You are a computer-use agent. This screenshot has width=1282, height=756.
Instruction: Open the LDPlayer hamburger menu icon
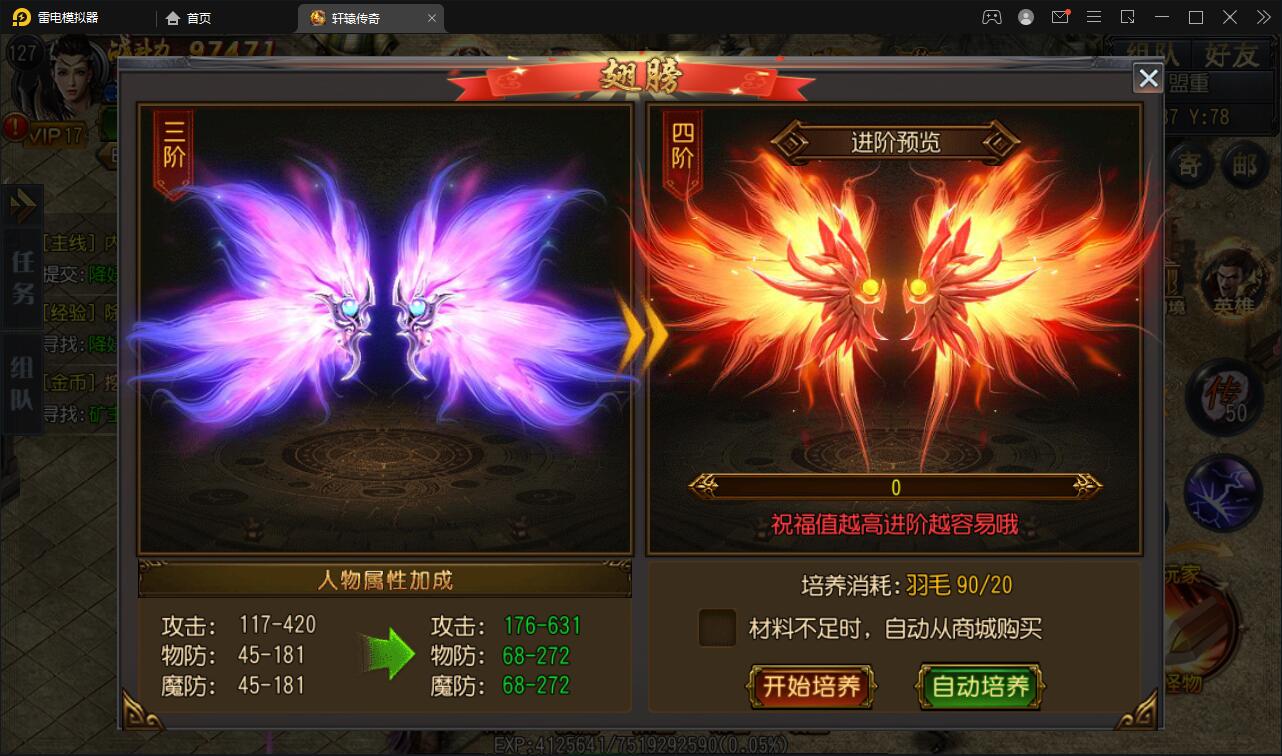[1094, 17]
